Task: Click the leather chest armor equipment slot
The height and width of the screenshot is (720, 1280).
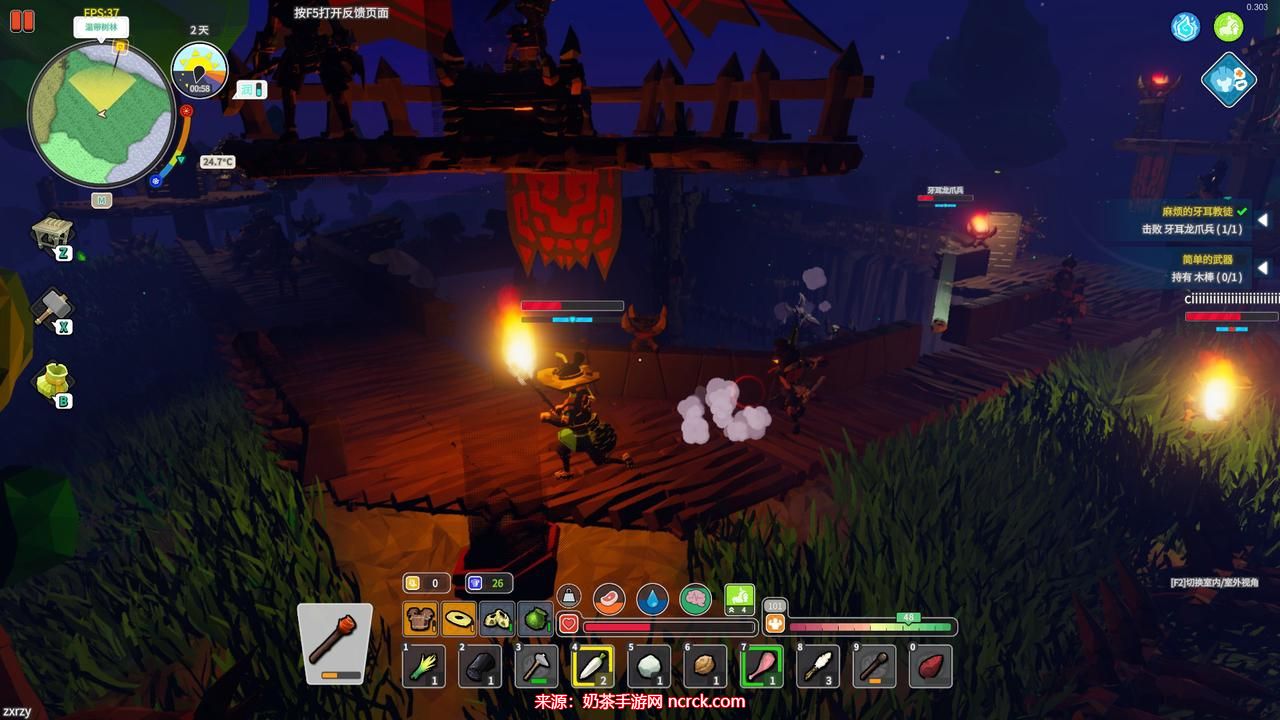Action: coord(420,619)
